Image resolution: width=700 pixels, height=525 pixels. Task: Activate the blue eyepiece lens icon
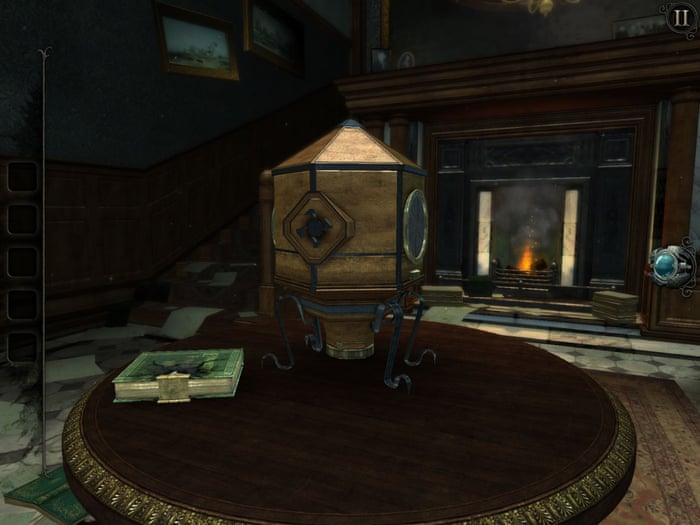(x=666, y=264)
